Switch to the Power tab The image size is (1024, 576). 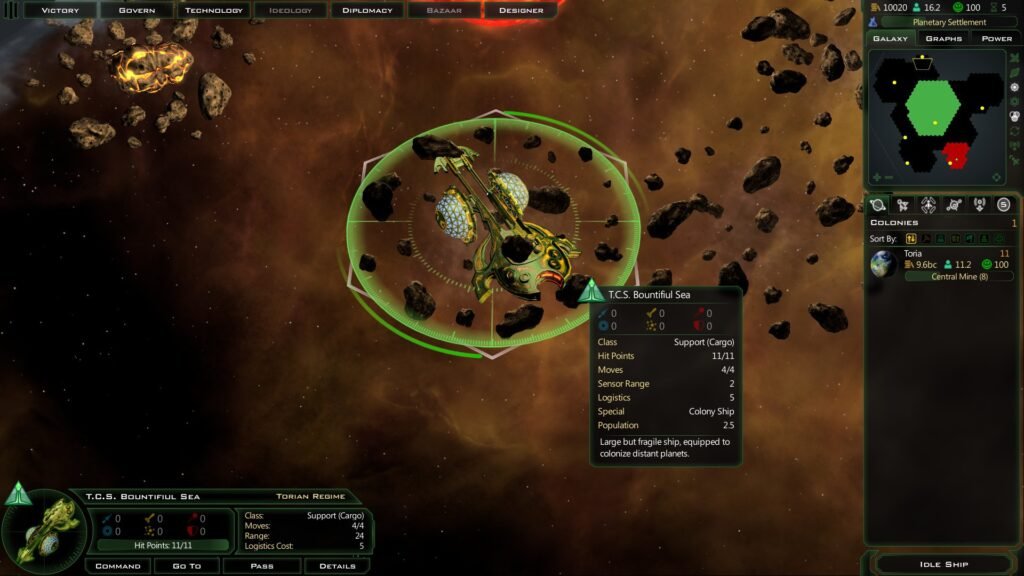point(996,38)
